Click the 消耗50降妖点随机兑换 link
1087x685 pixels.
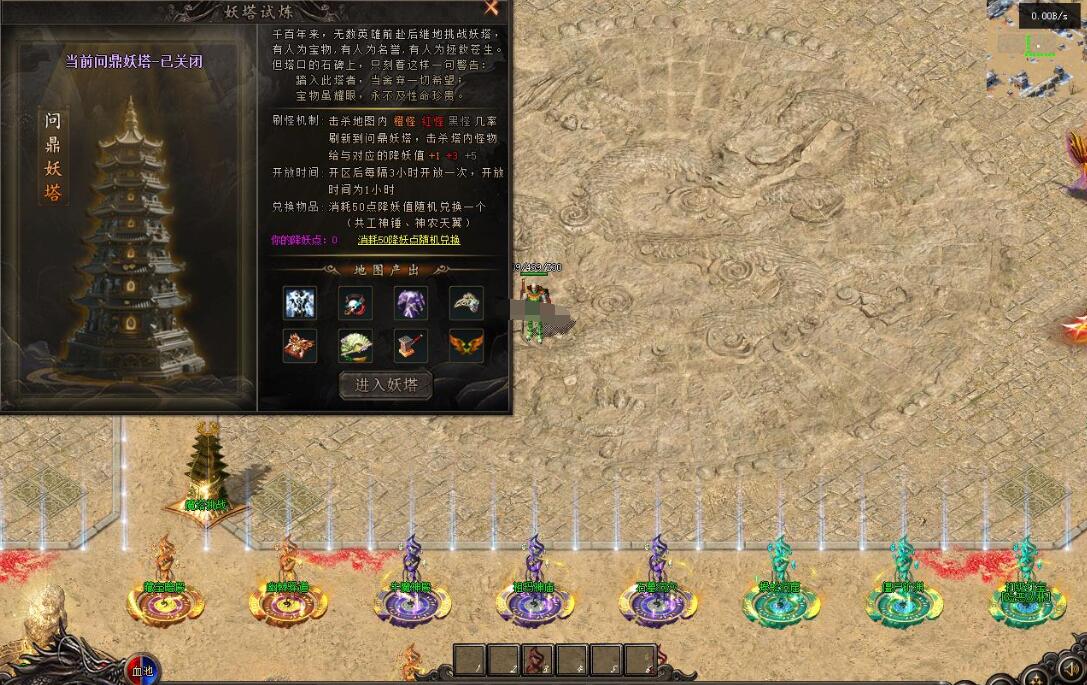pos(409,240)
